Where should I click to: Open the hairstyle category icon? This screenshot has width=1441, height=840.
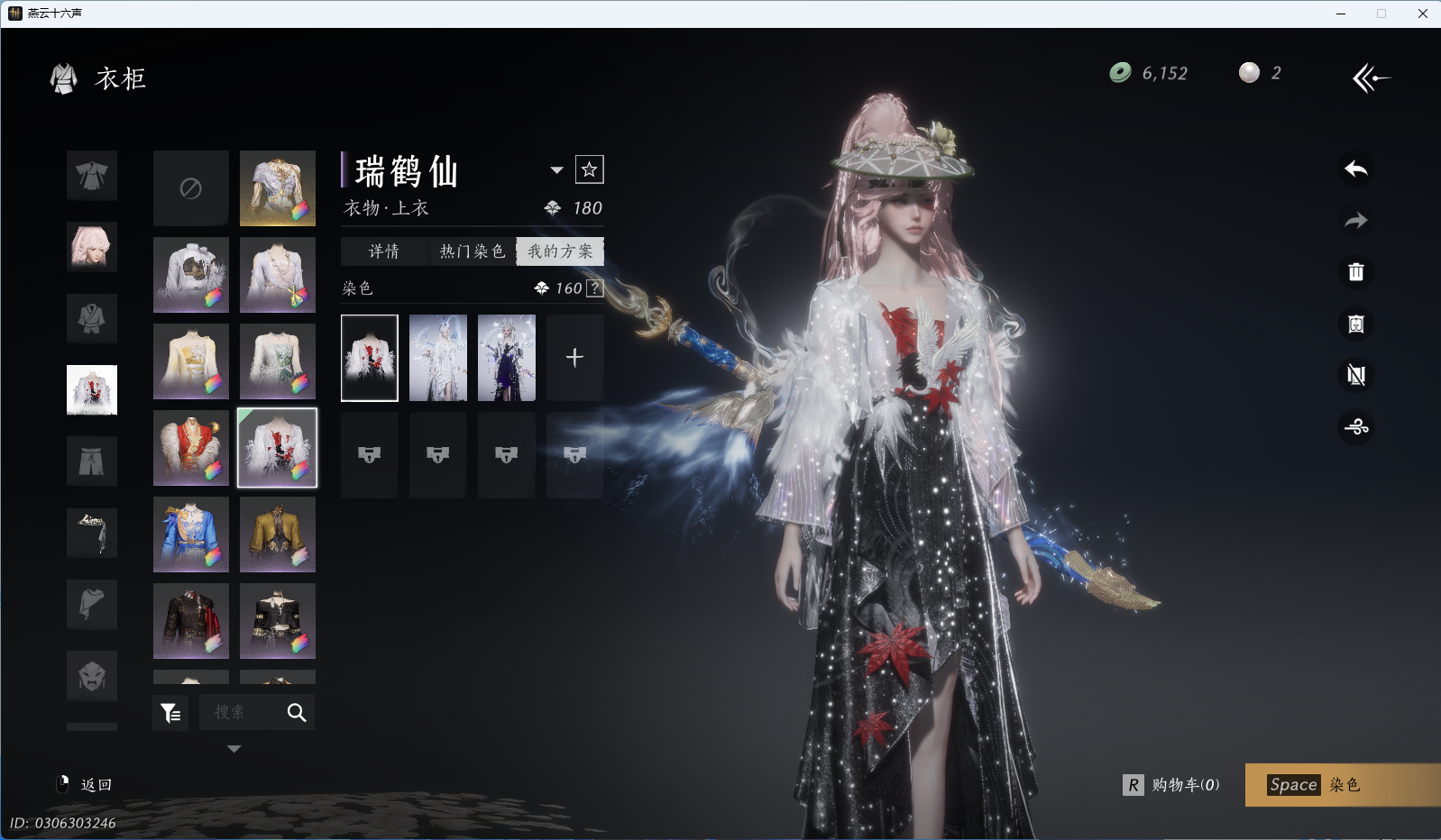pos(92,246)
